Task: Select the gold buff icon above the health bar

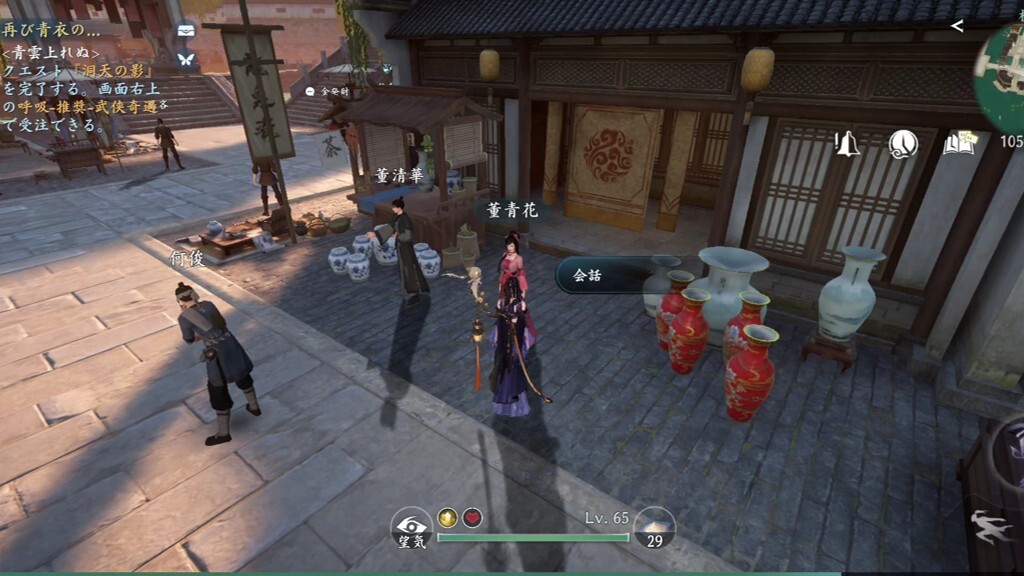Action: (x=447, y=517)
